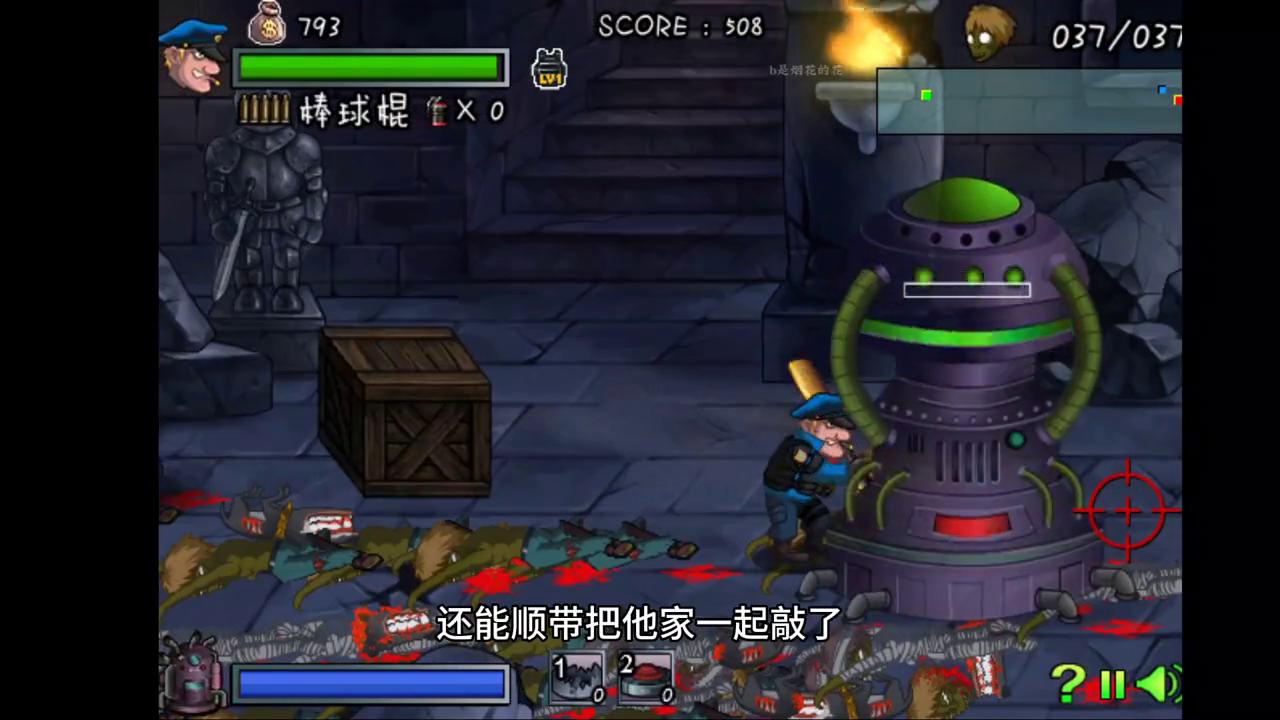Click the 037/037 kill counter
Viewport: 1280px width, 720px height.
pyautogui.click(x=1113, y=38)
